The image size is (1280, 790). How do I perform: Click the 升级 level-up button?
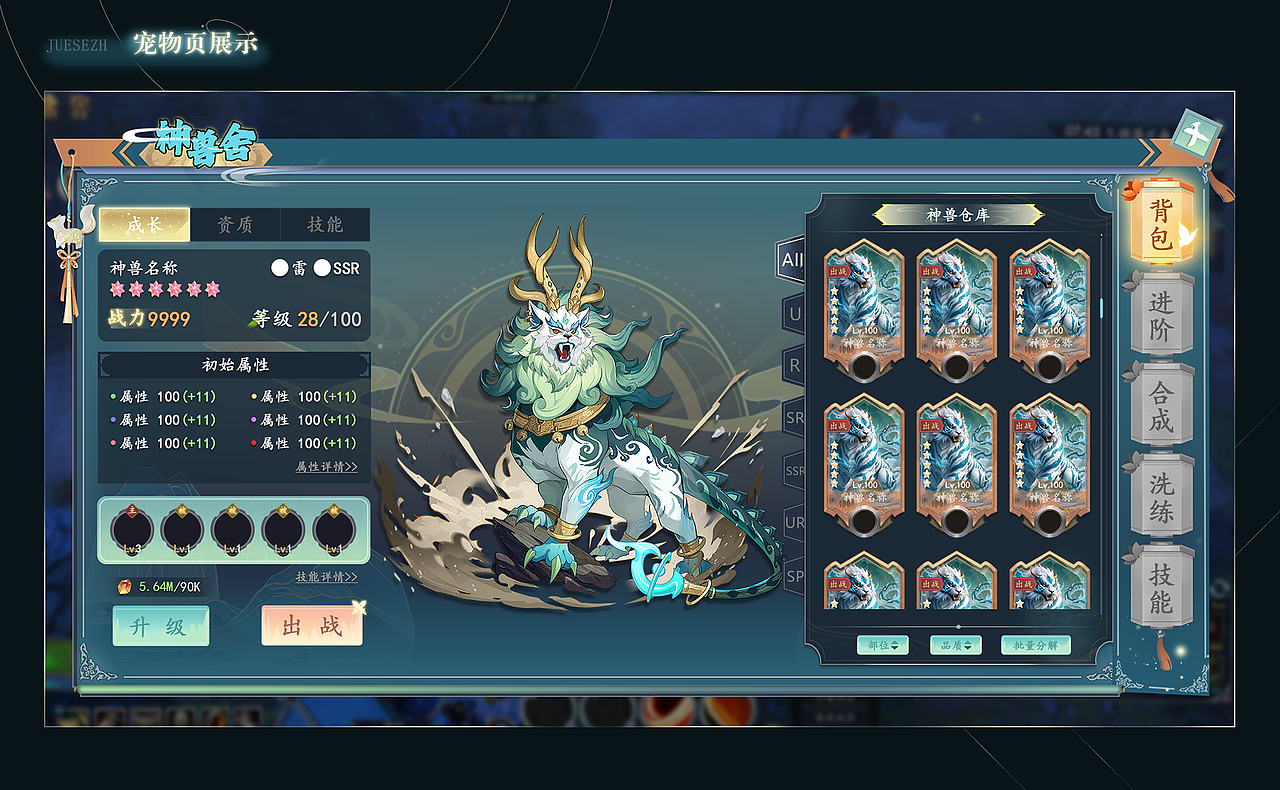pos(161,626)
